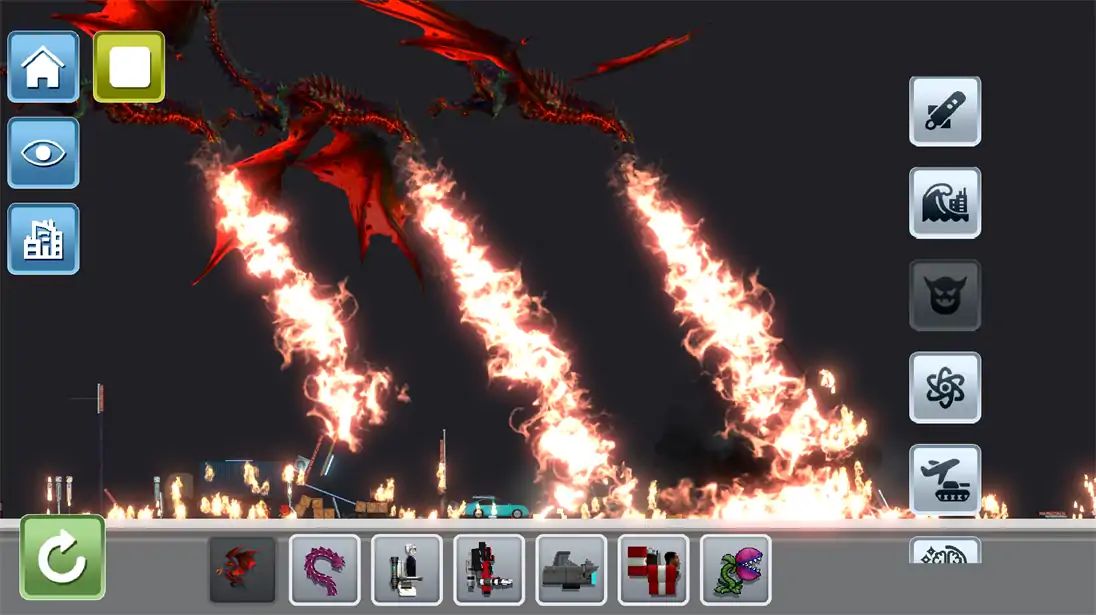
Task: Choose the red-striped creature with human head
Action: [x=653, y=570]
